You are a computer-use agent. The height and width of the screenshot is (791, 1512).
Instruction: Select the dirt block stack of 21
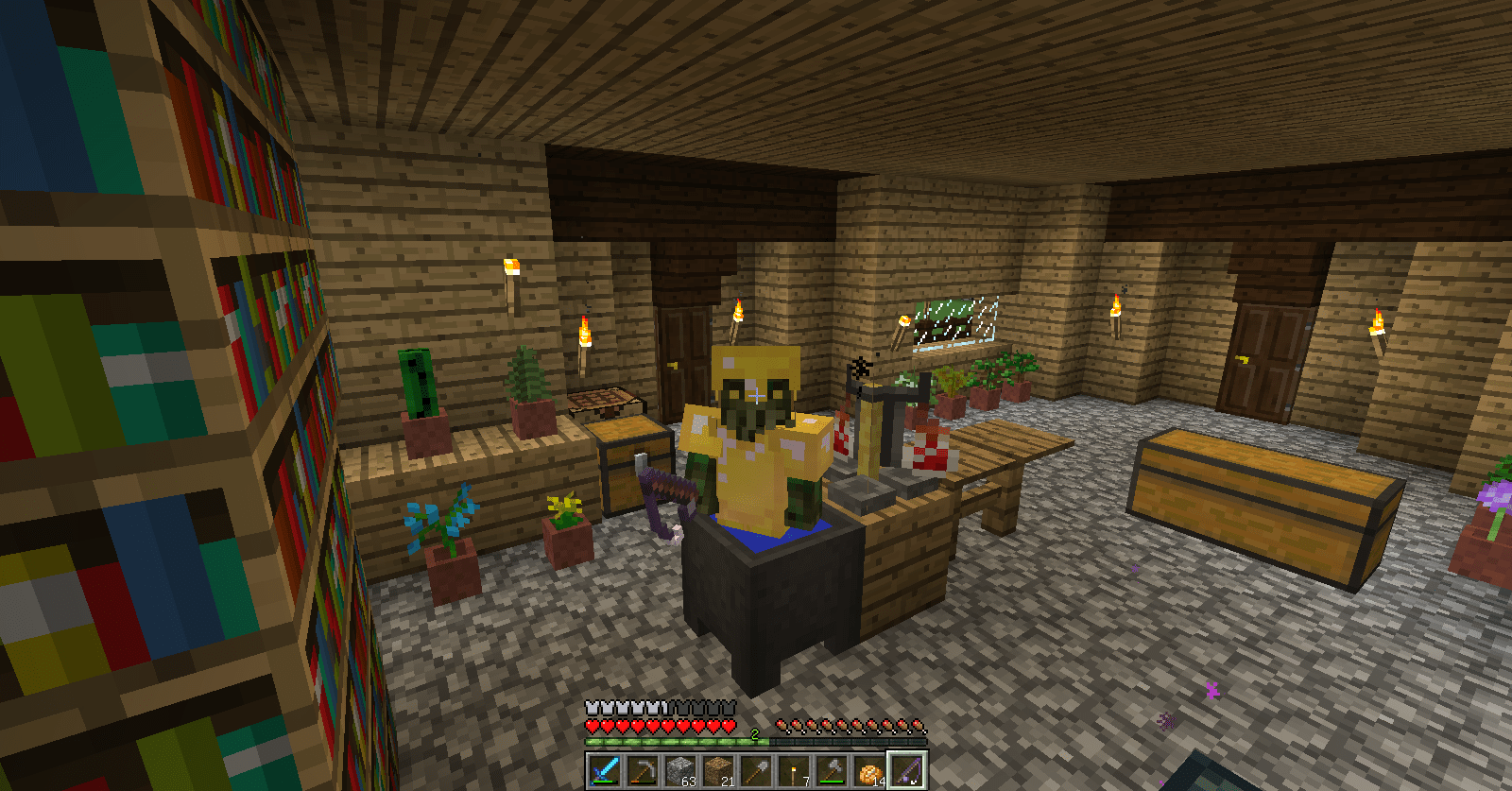[x=718, y=770]
